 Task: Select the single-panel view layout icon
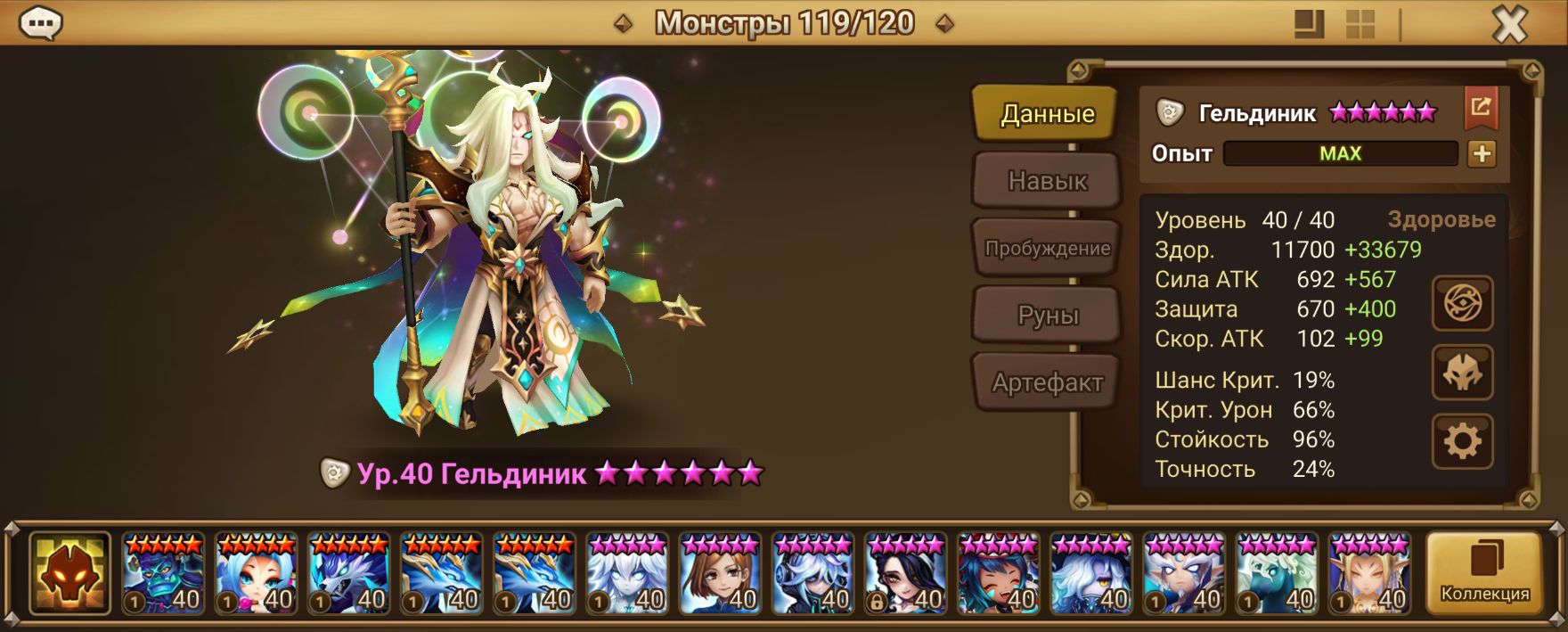1309,25
